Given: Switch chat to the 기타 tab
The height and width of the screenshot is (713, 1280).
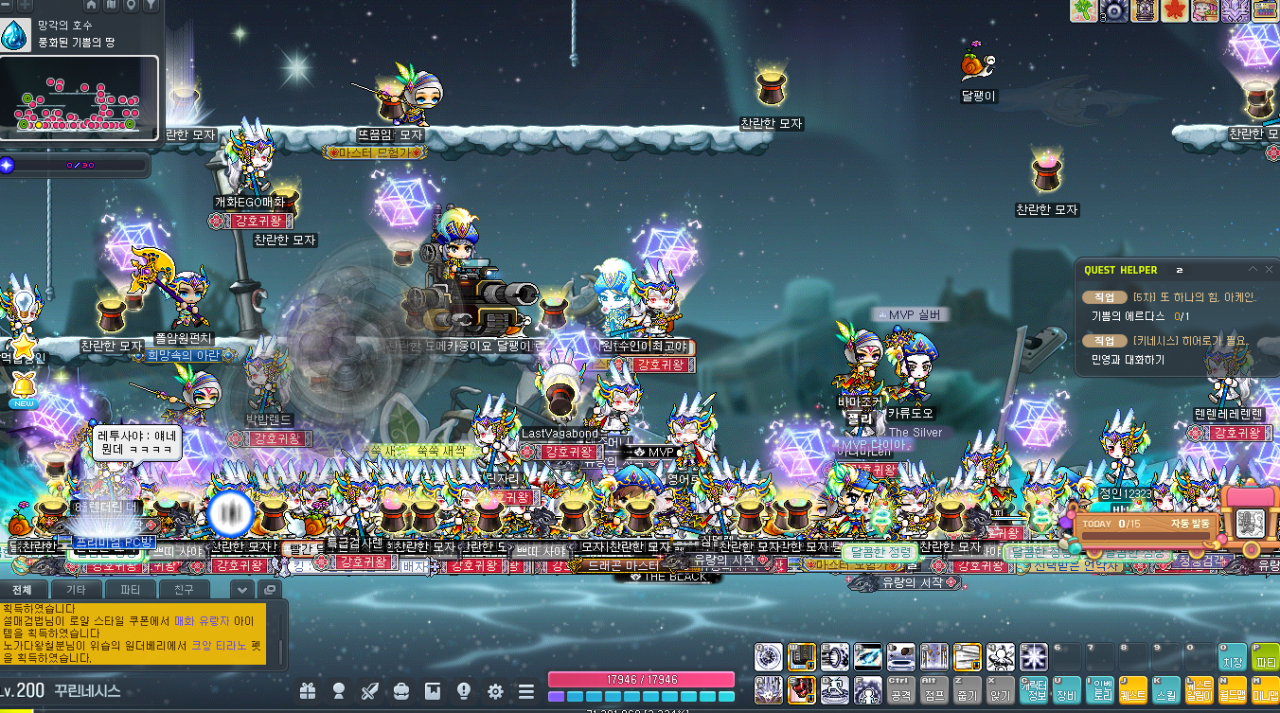Looking at the screenshot, I should (x=76, y=590).
